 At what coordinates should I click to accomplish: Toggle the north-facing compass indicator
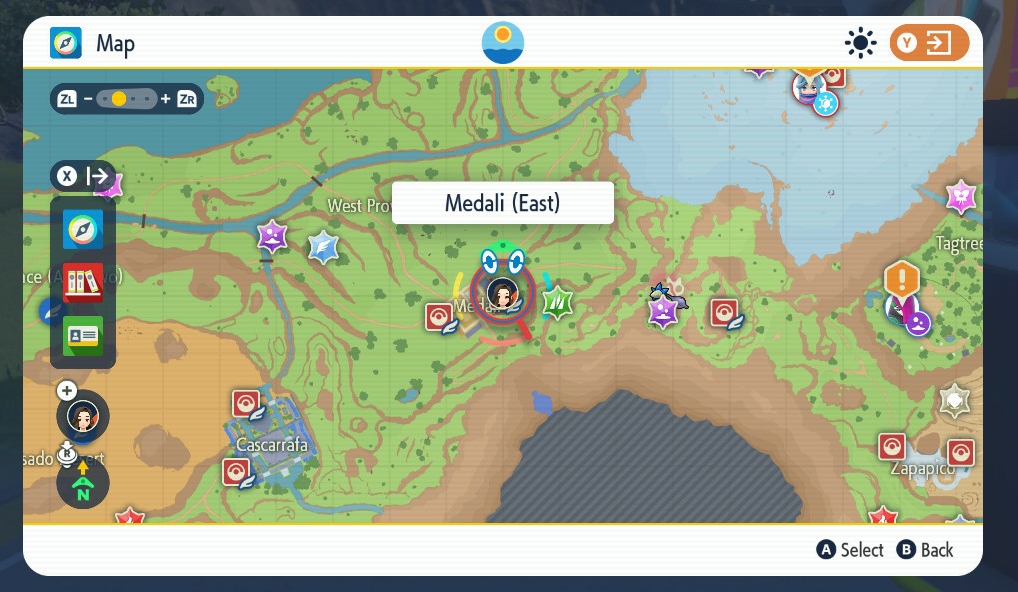83,484
